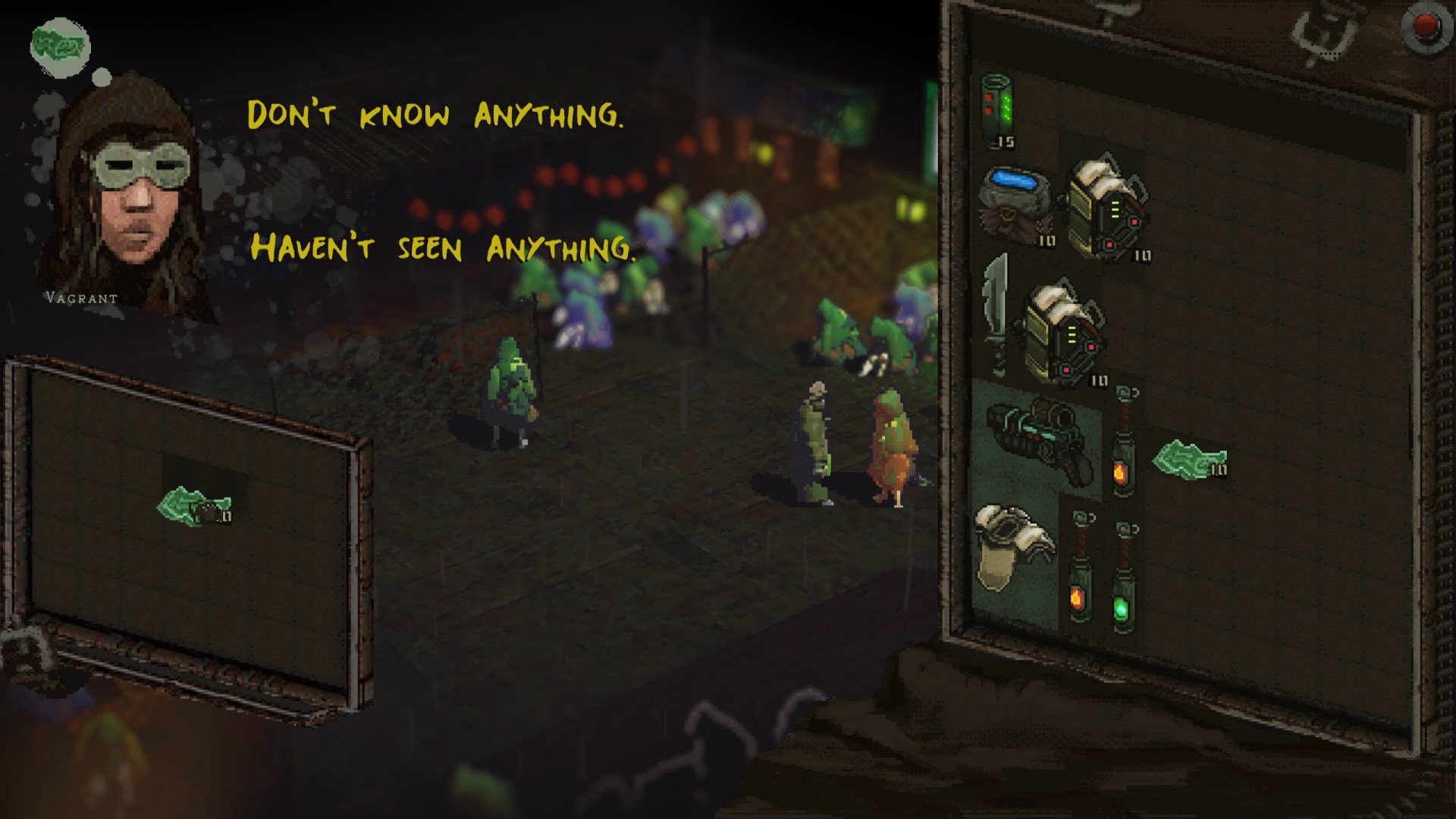
Task: Pick the green-glowing grenade bottle
Action: pyautogui.click(x=1123, y=576)
